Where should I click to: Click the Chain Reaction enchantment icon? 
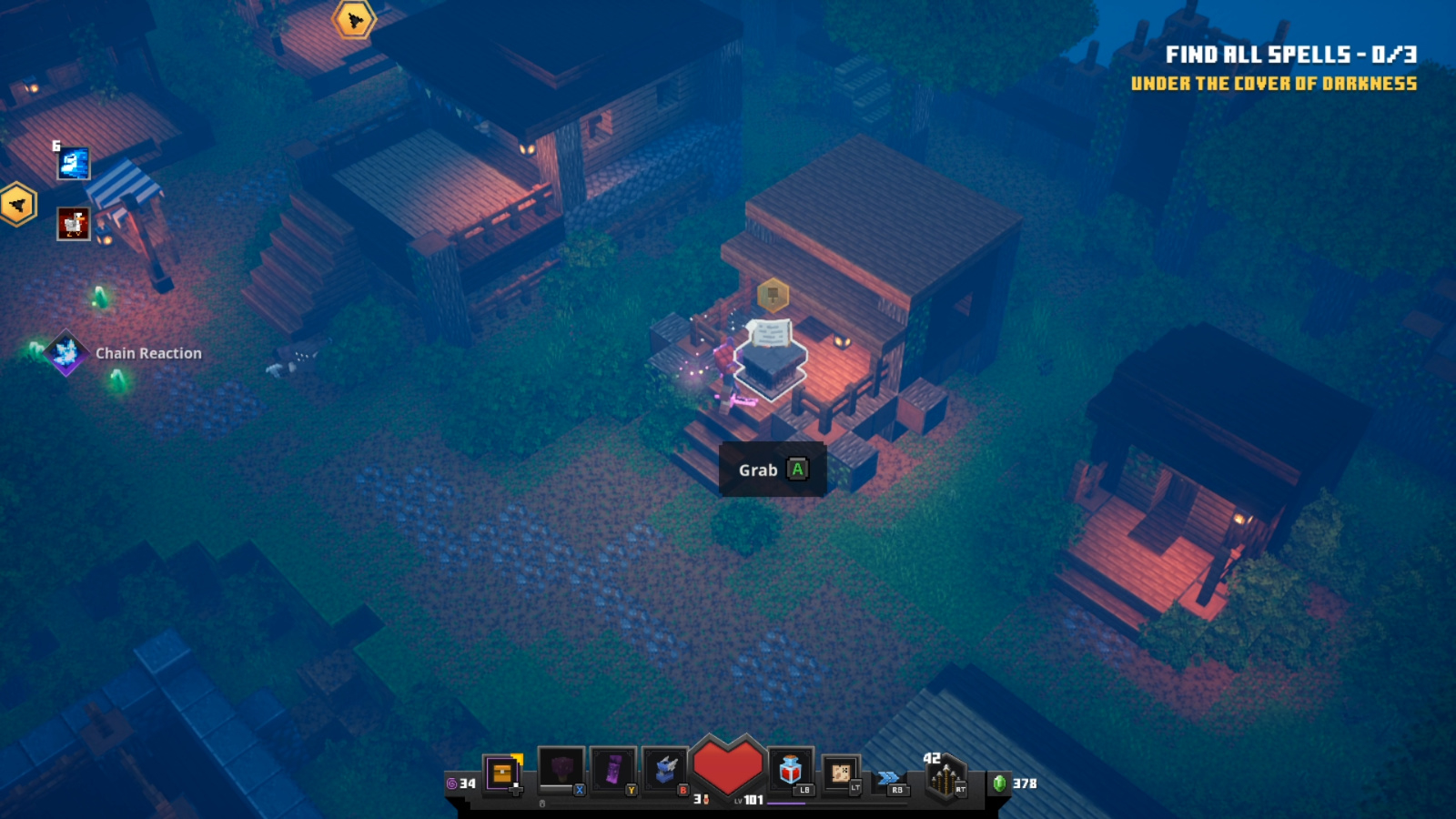(x=66, y=353)
